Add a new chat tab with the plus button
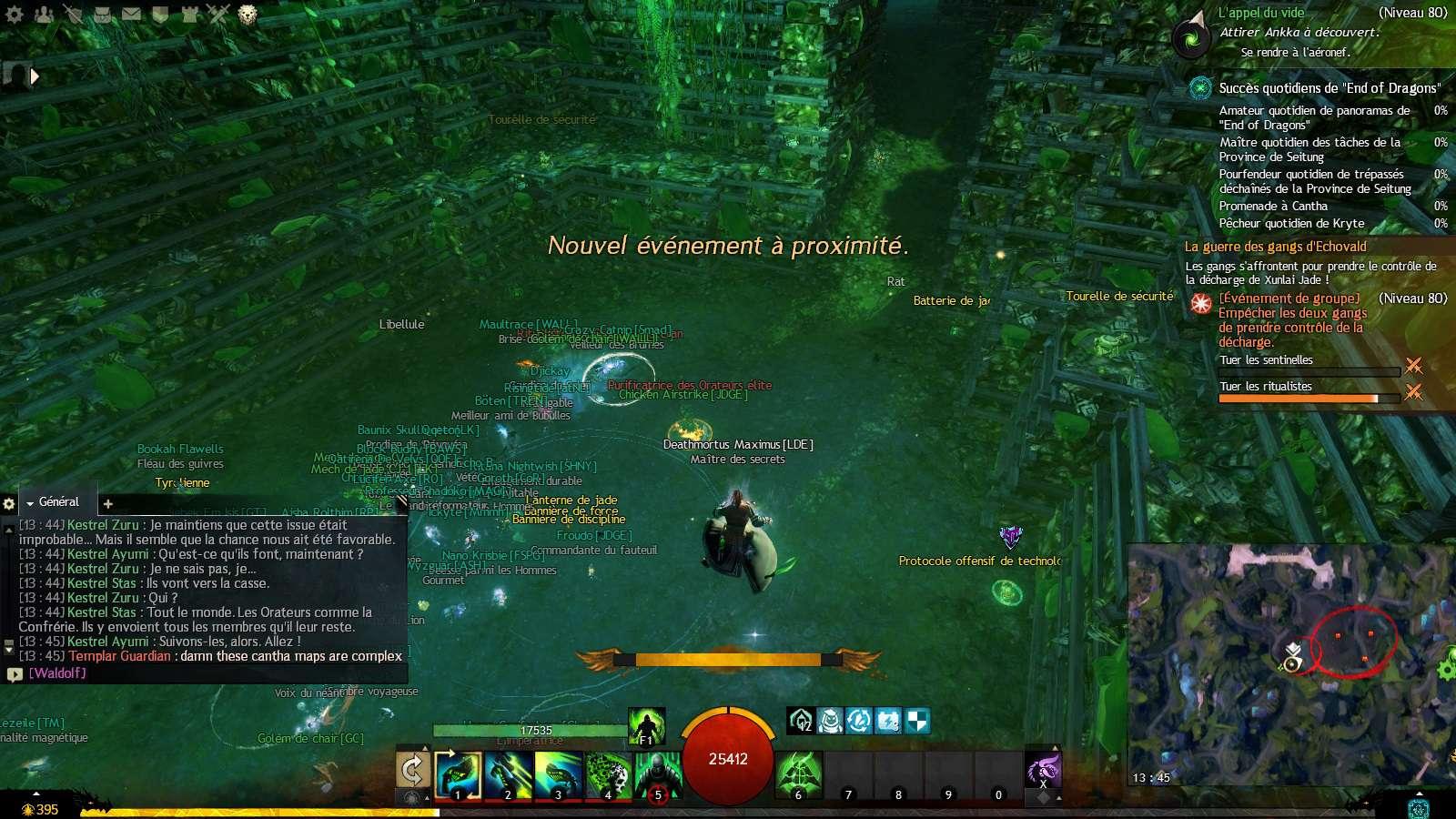The height and width of the screenshot is (819, 1456). click(x=108, y=503)
